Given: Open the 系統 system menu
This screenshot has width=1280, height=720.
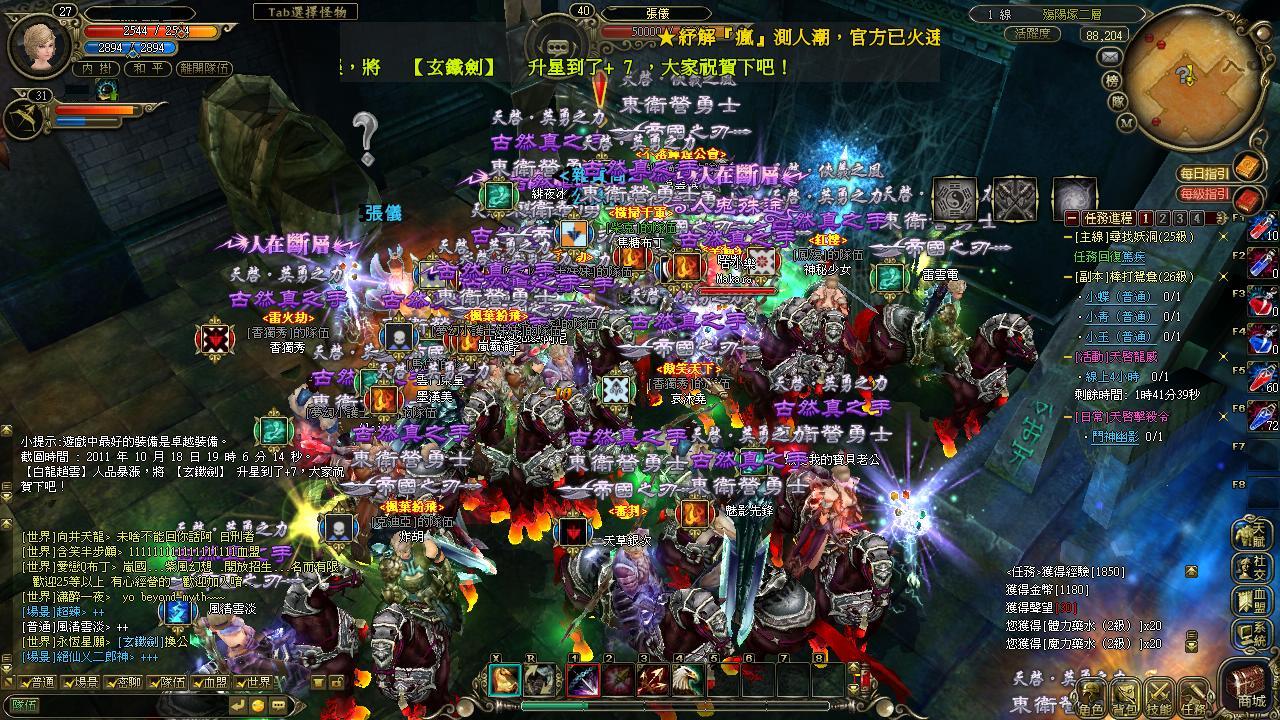Looking at the screenshot, I should (x=1253, y=632).
